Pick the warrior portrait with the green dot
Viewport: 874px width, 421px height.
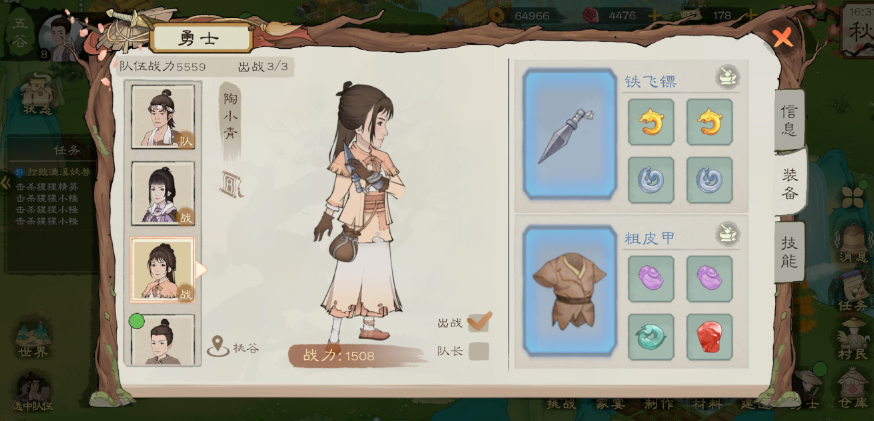coord(163,340)
